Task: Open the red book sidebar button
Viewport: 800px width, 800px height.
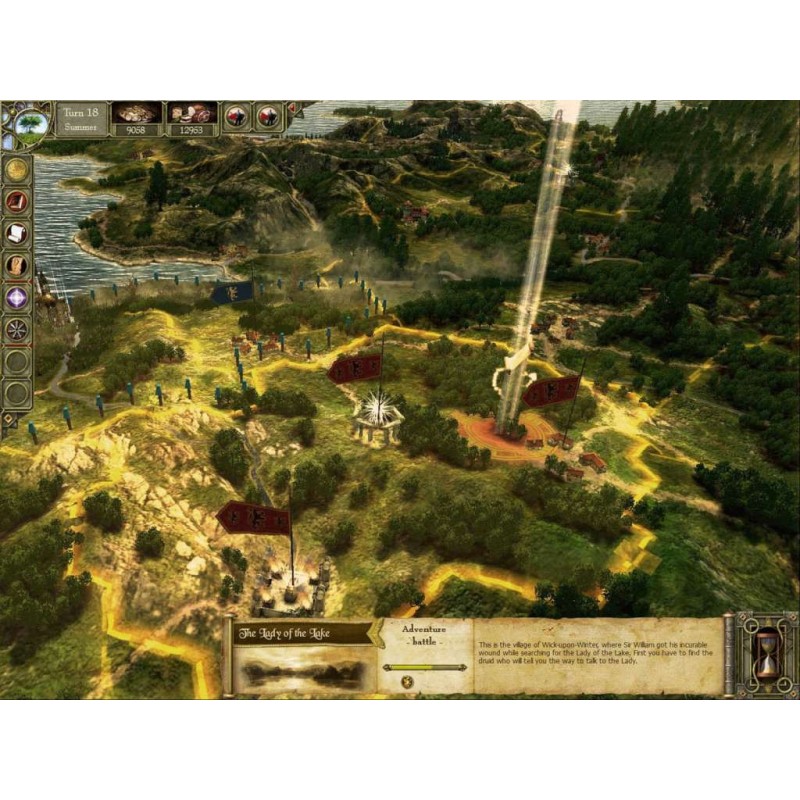Action: (17, 202)
